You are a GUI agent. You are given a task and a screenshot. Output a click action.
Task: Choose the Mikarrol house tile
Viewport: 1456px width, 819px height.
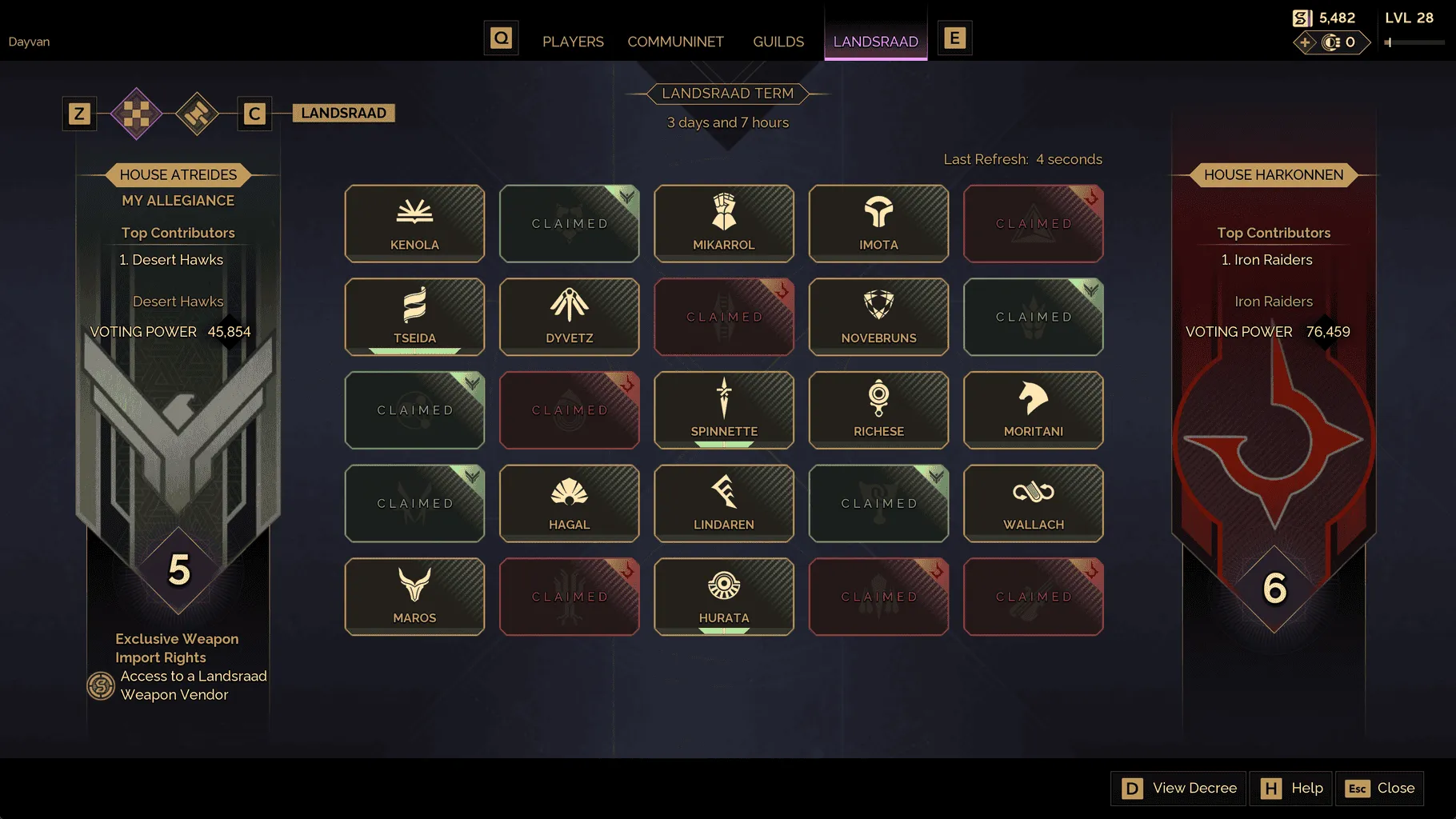click(724, 224)
